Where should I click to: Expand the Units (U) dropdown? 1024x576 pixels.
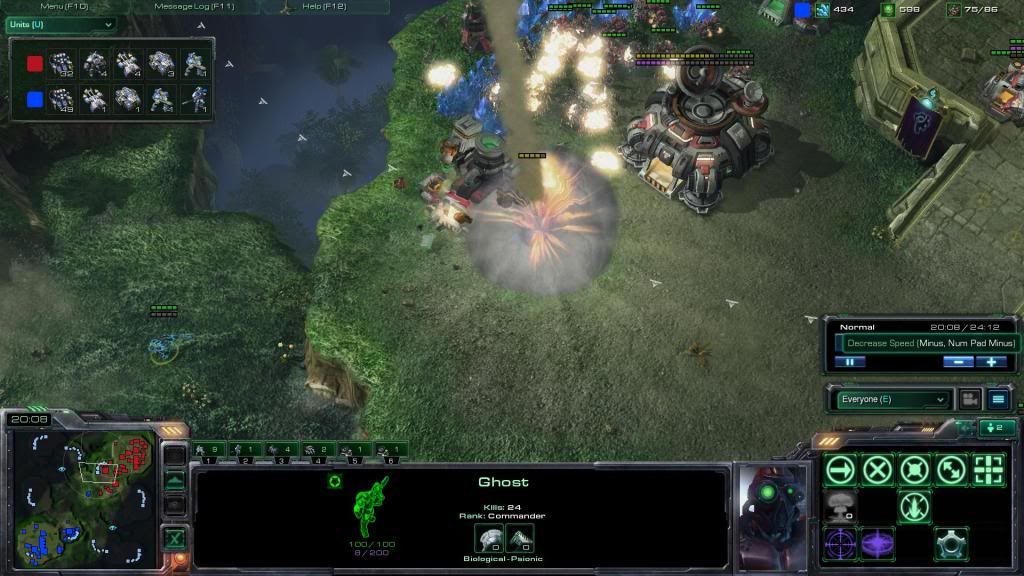coord(60,24)
